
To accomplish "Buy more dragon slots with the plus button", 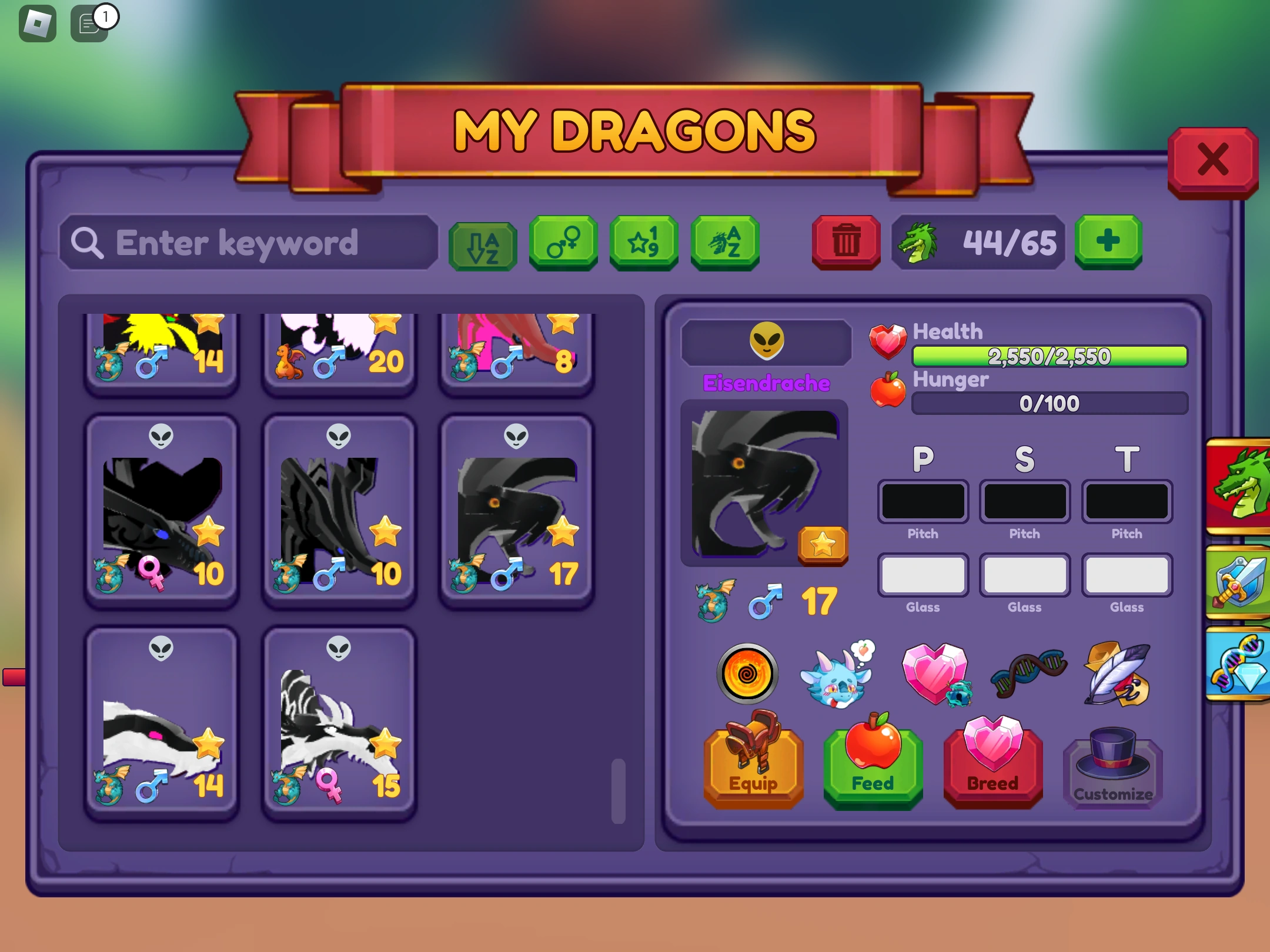I will (1108, 240).
